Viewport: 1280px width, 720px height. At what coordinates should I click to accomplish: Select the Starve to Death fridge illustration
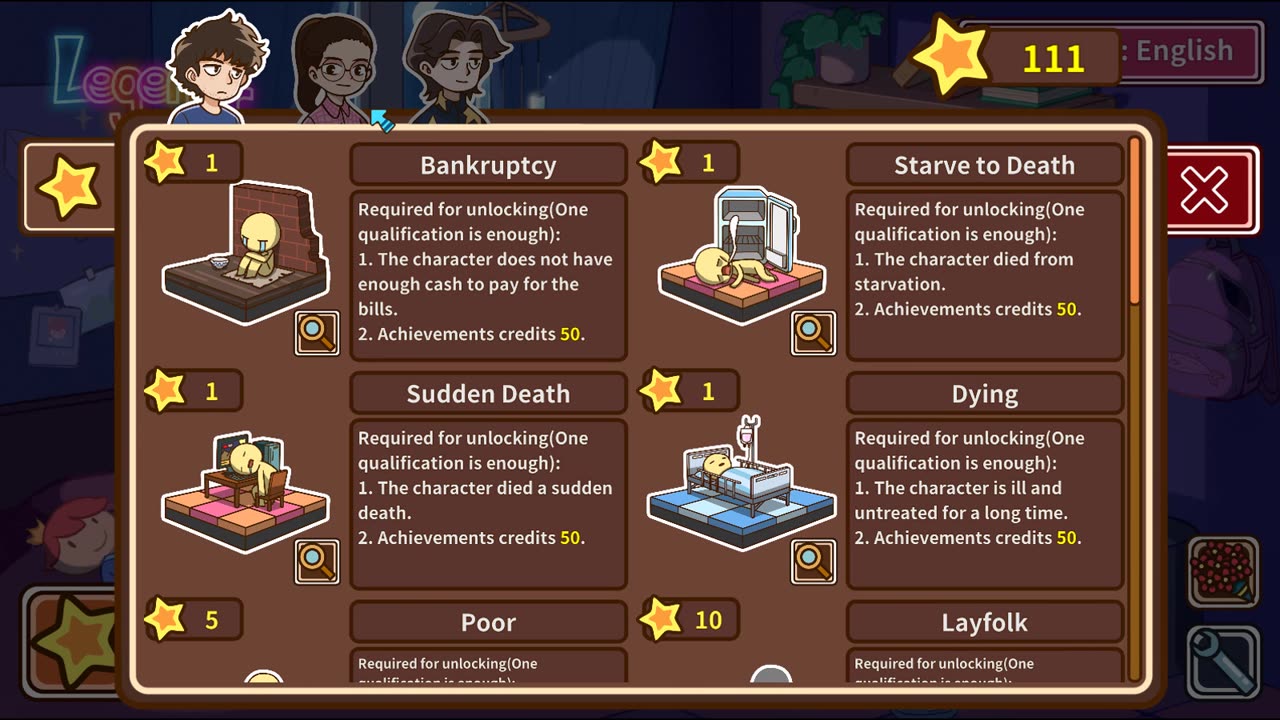[741, 255]
